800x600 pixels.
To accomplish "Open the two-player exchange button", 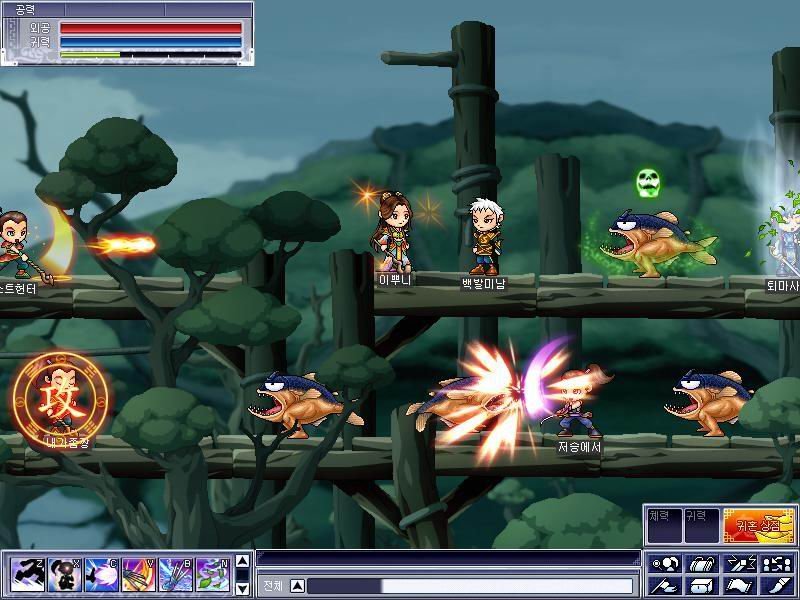I will [774, 564].
